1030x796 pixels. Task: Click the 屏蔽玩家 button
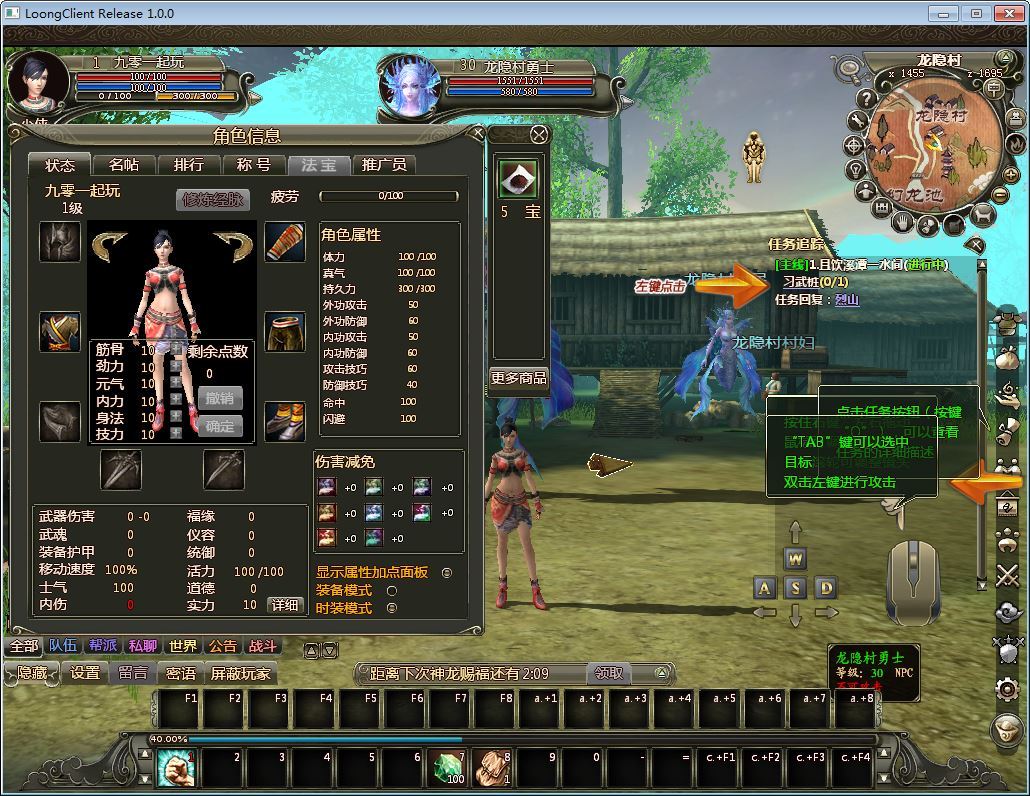click(x=241, y=673)
